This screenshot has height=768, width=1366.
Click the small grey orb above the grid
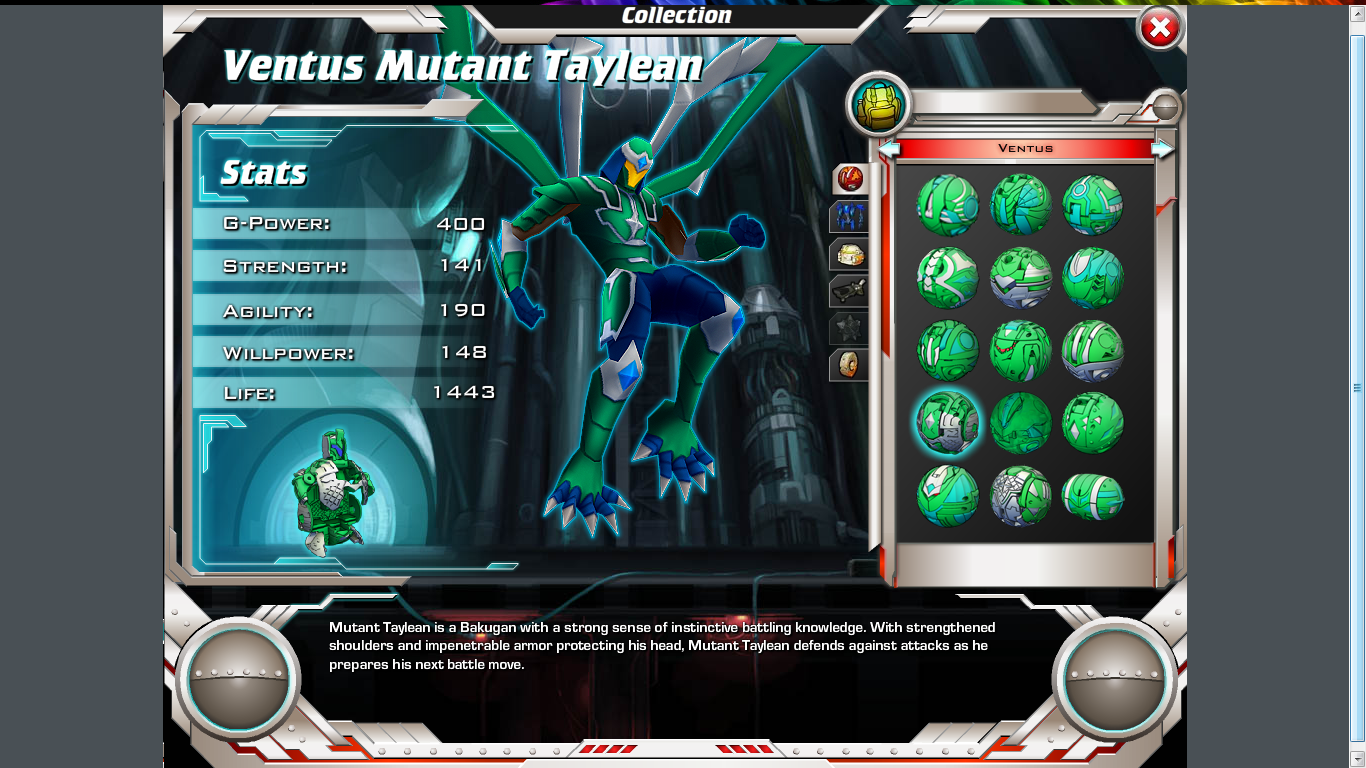tap(1165, 106)
